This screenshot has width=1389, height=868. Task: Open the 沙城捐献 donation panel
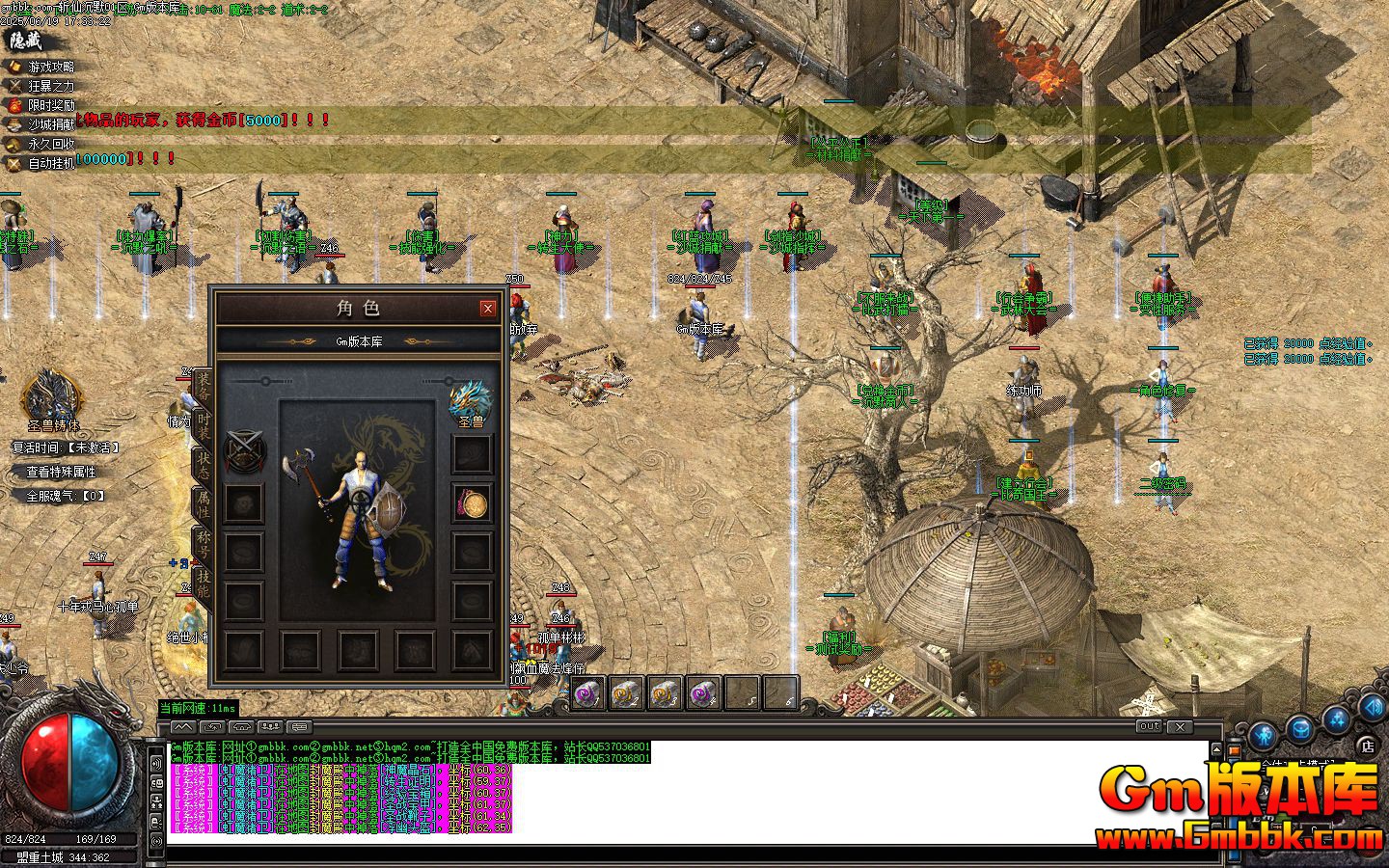(x=50, y=123)
